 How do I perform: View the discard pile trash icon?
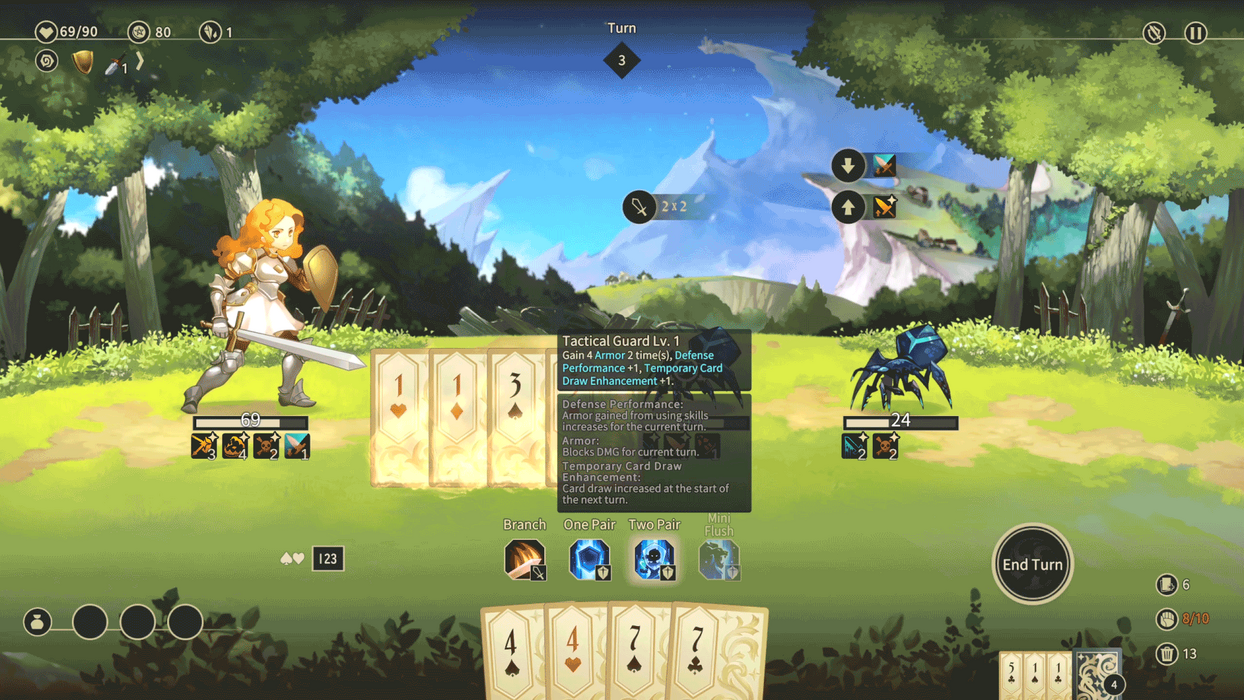tap(1166, 654)
